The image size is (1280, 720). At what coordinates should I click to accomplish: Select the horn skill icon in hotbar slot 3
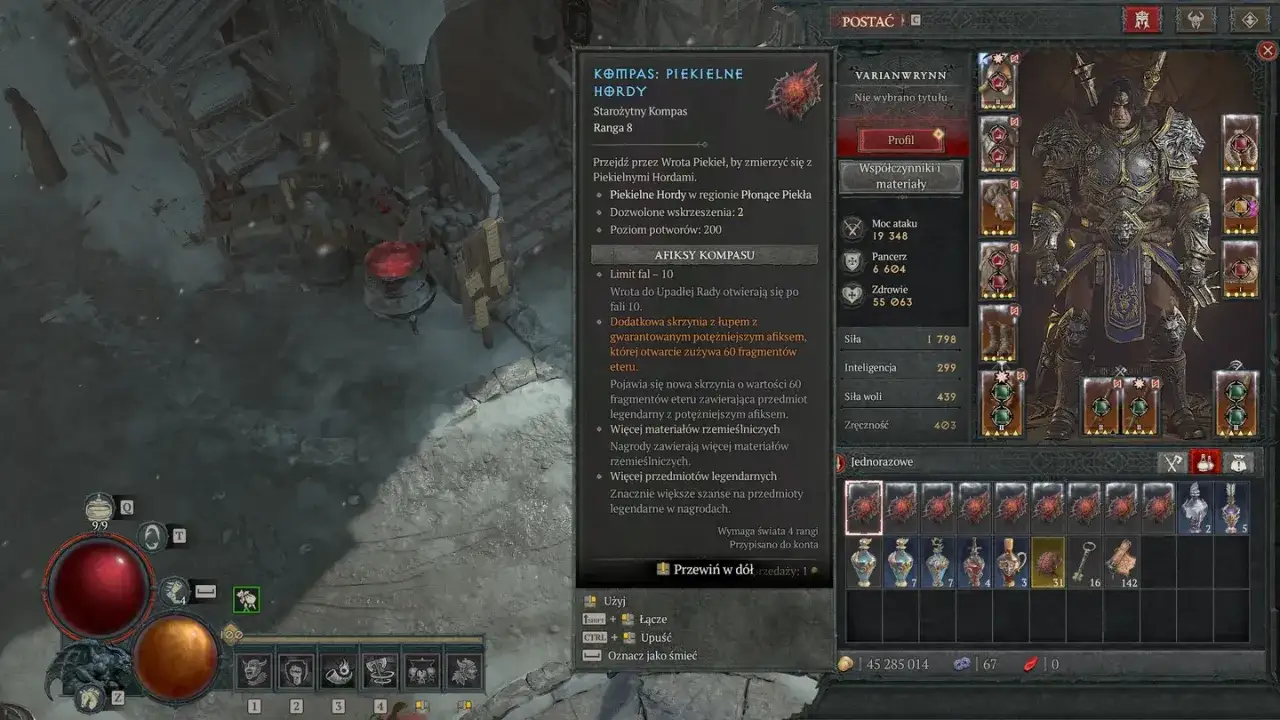click(339, 668)
